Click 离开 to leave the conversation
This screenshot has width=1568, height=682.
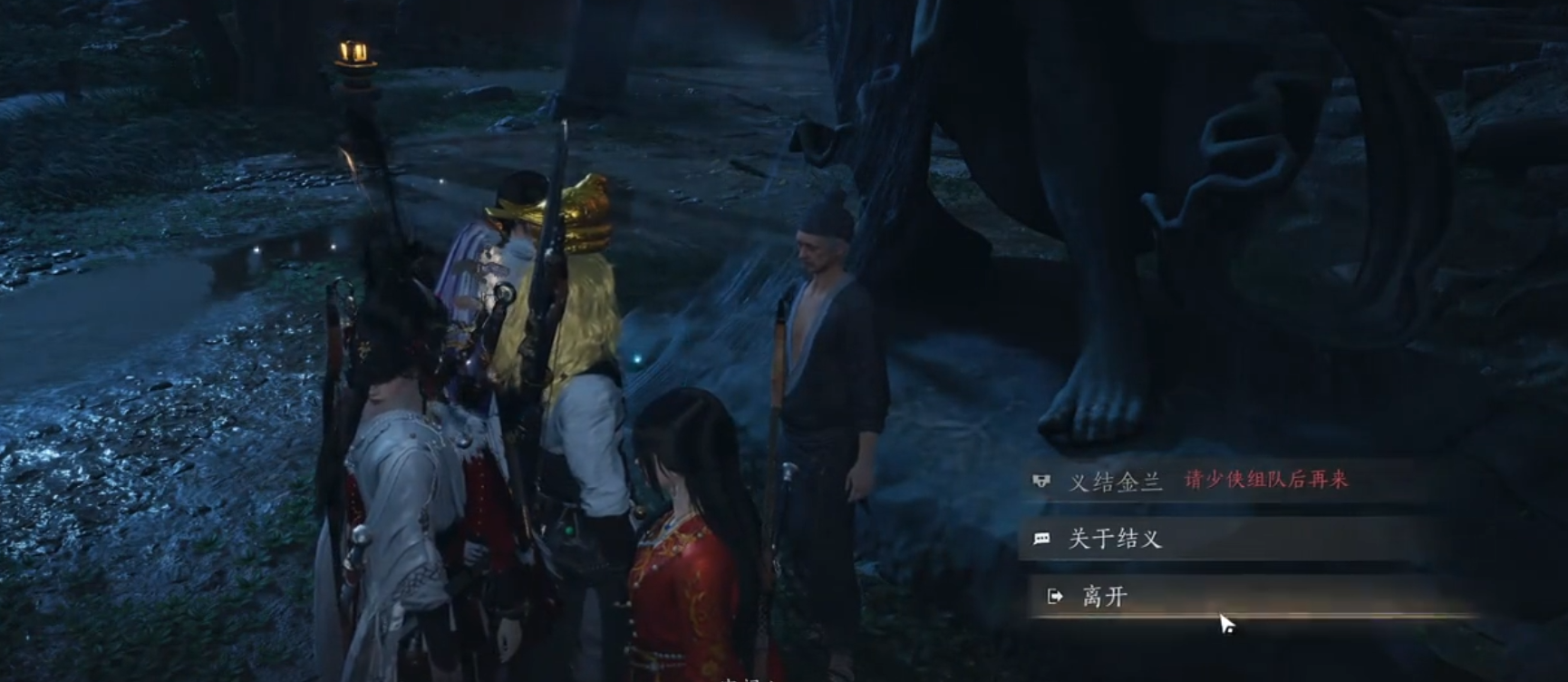[1105, 596]
